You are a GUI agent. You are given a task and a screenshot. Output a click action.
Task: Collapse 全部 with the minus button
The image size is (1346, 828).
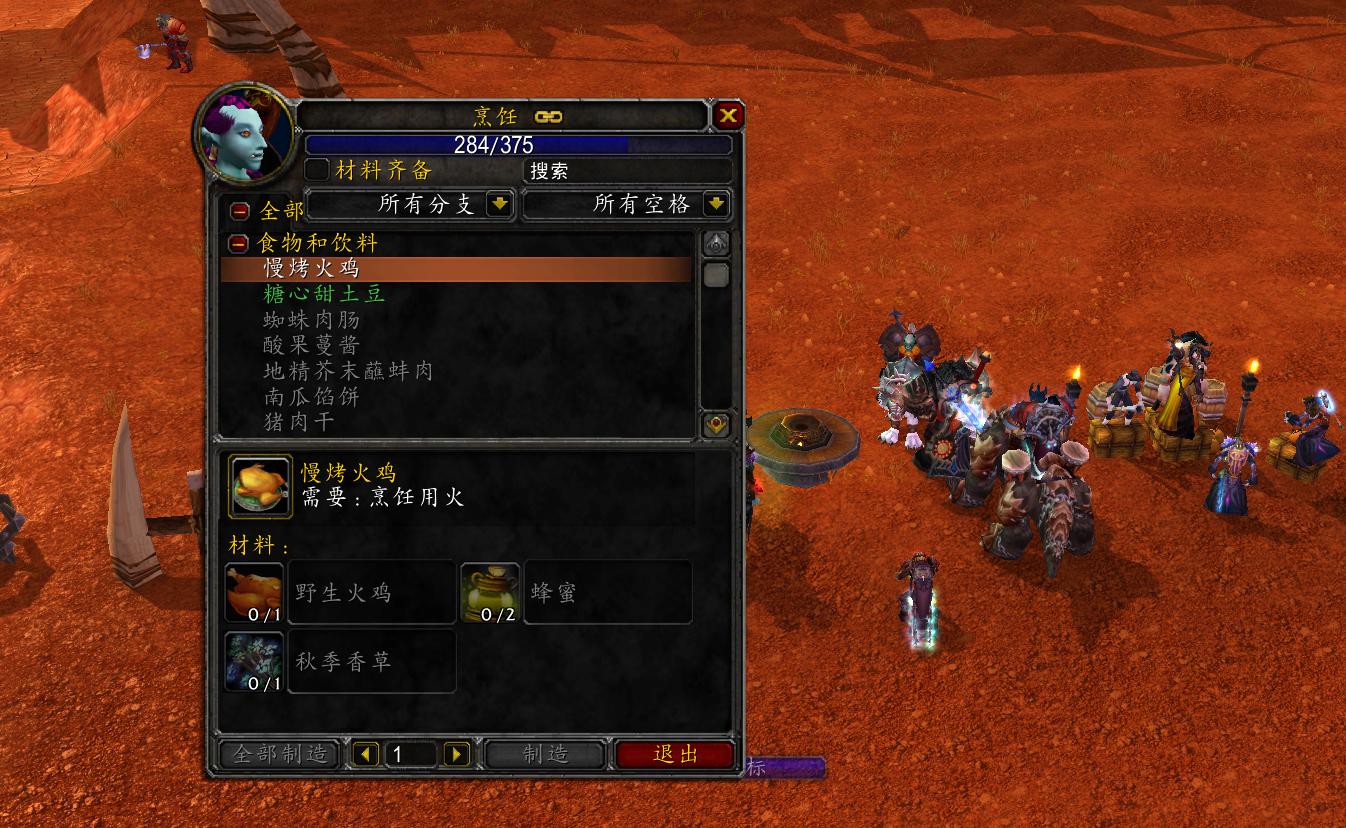239,210
